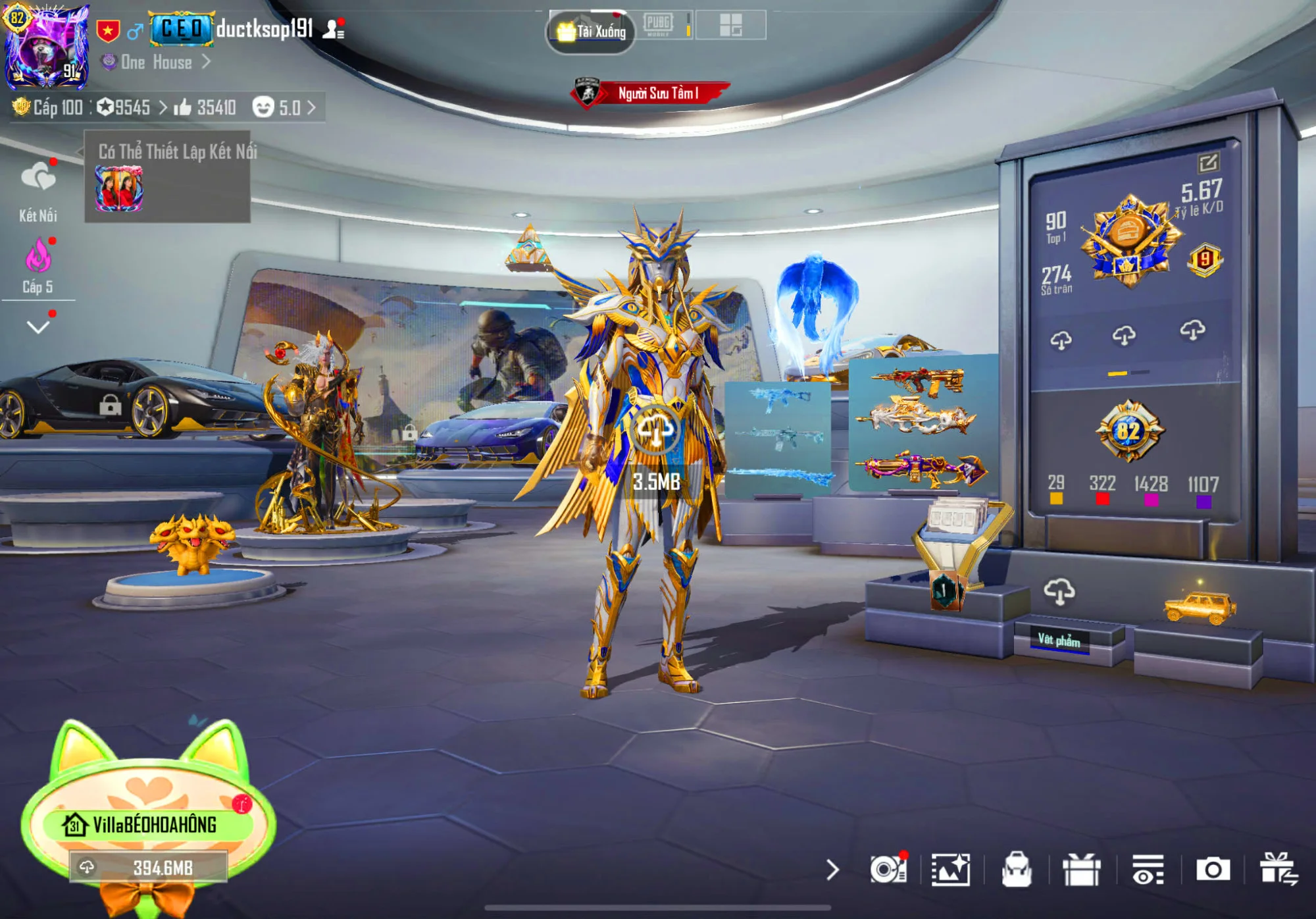Expand the bottom toolbar arrow
Viewport: 1316px width, 919px height.
[x=832, y=870]
